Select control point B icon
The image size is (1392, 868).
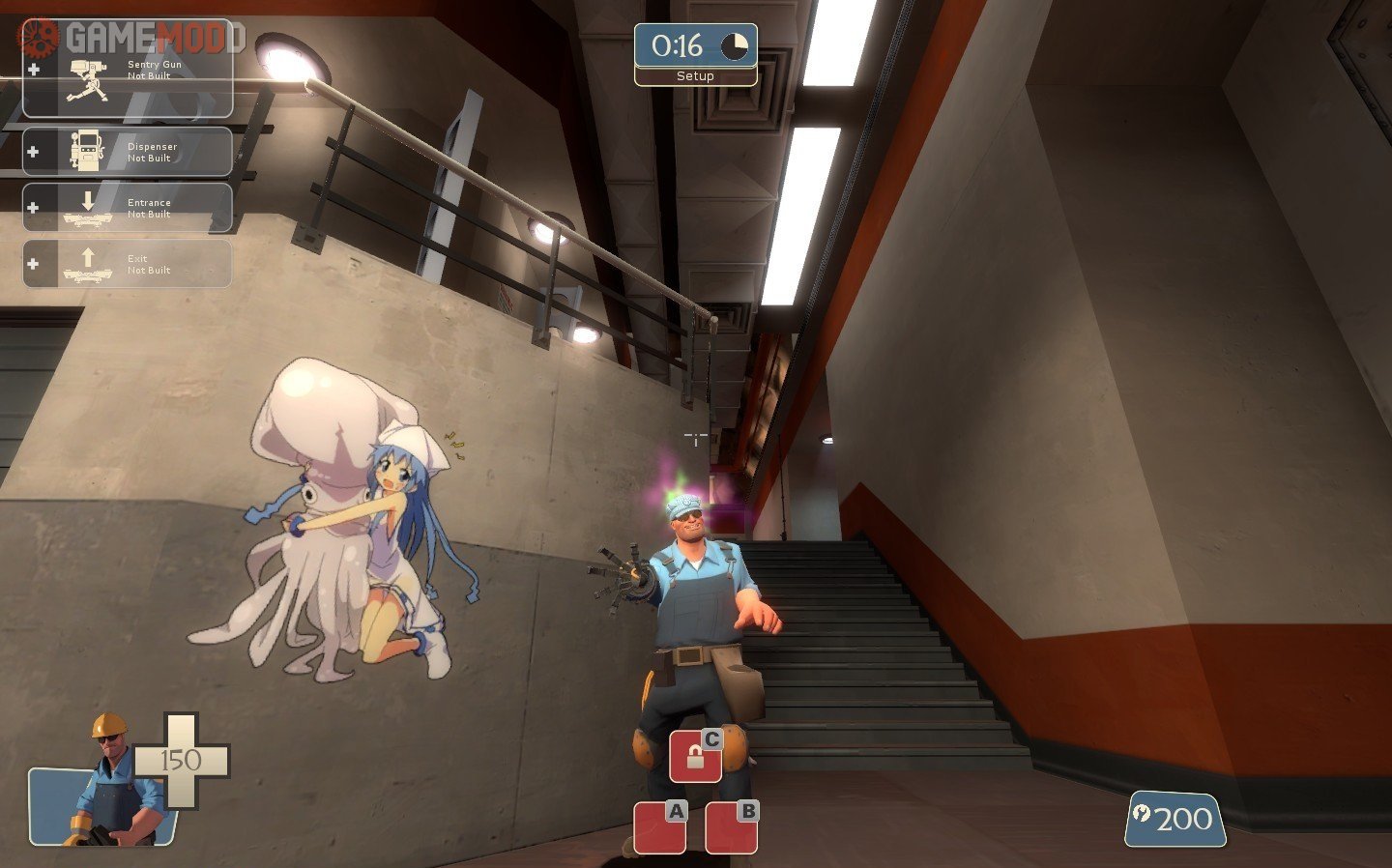(x=731, y=827)
